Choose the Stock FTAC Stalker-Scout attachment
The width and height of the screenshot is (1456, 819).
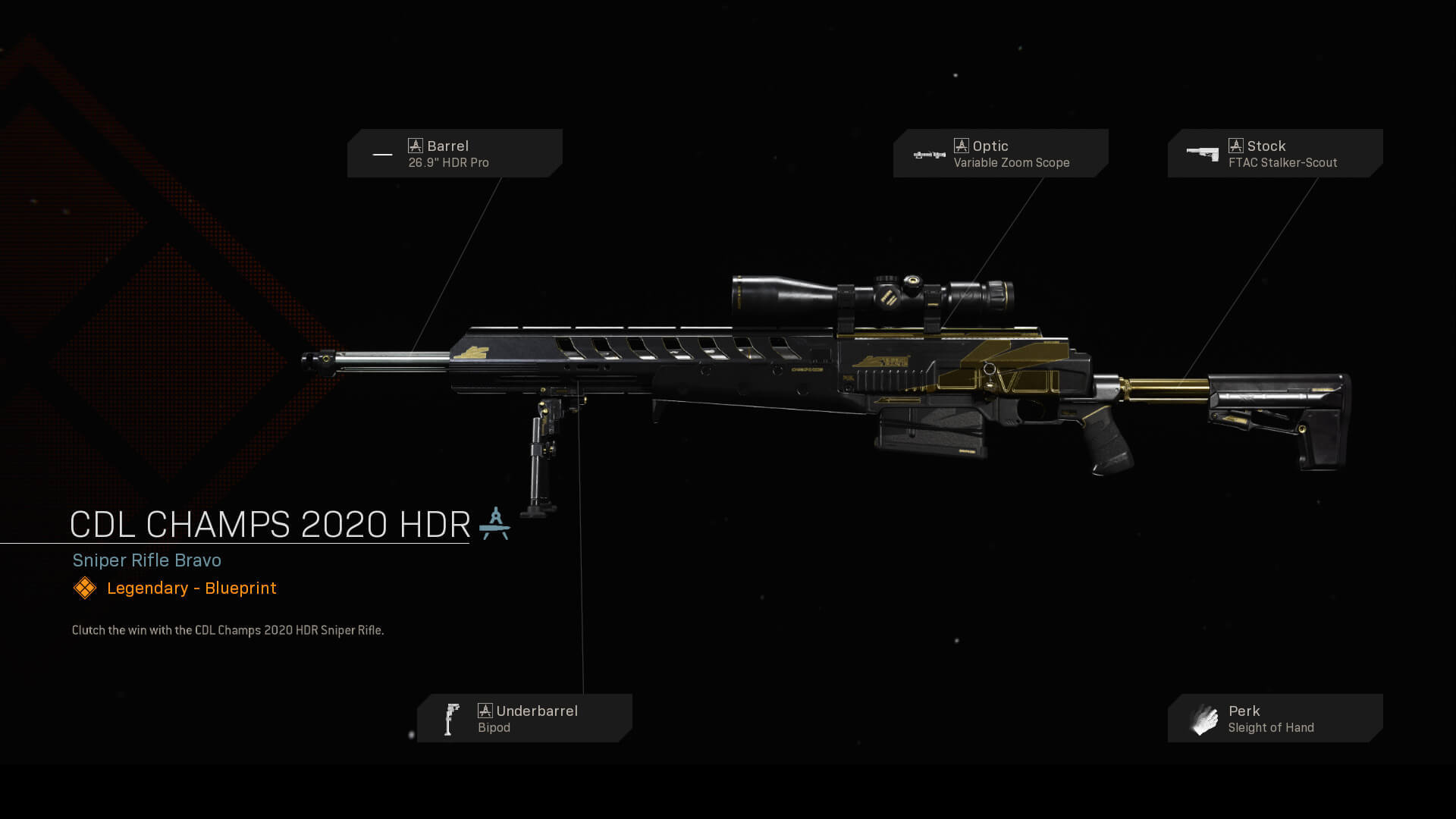pos(1275,153)
